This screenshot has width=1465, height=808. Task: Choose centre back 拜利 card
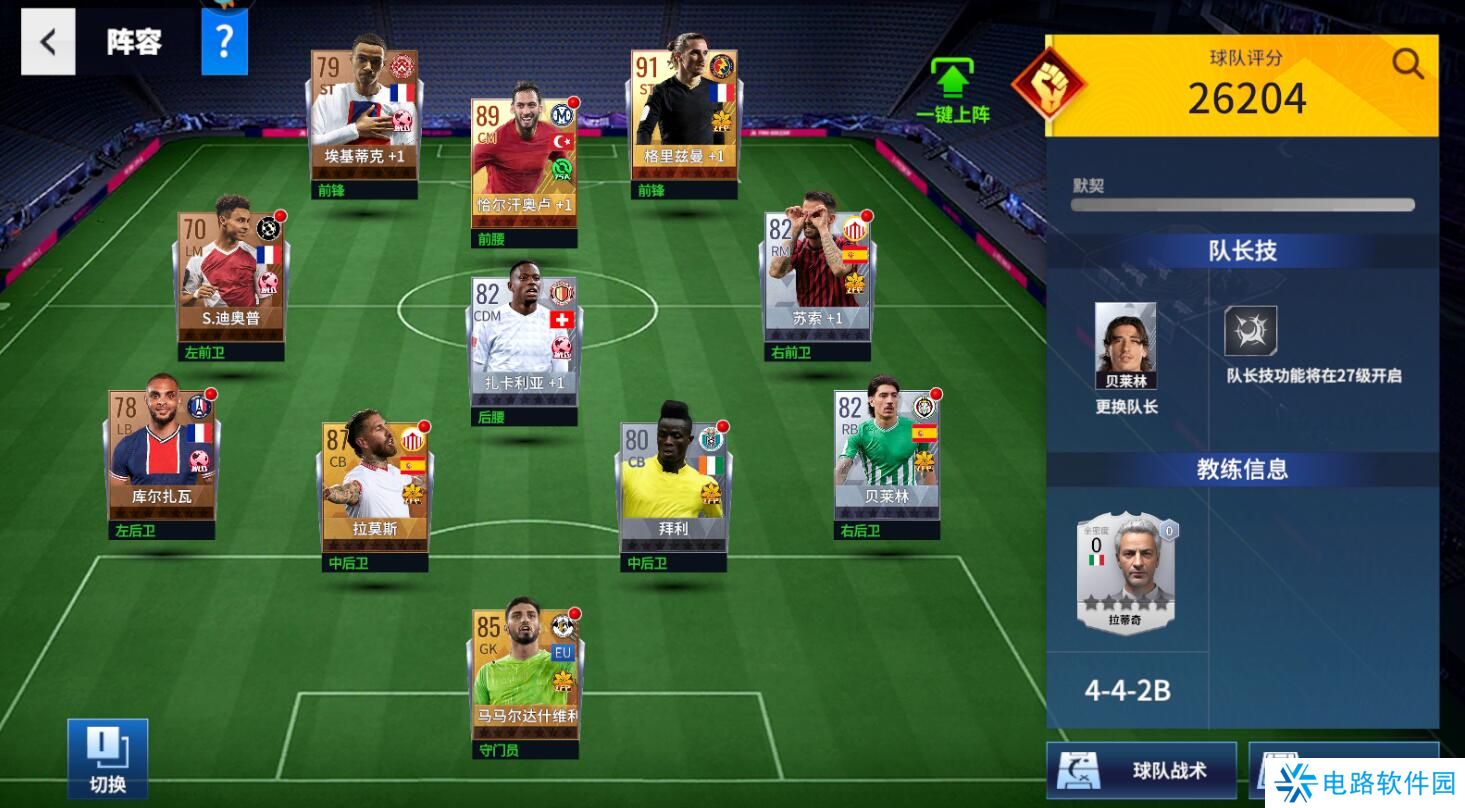coord(673,485)
